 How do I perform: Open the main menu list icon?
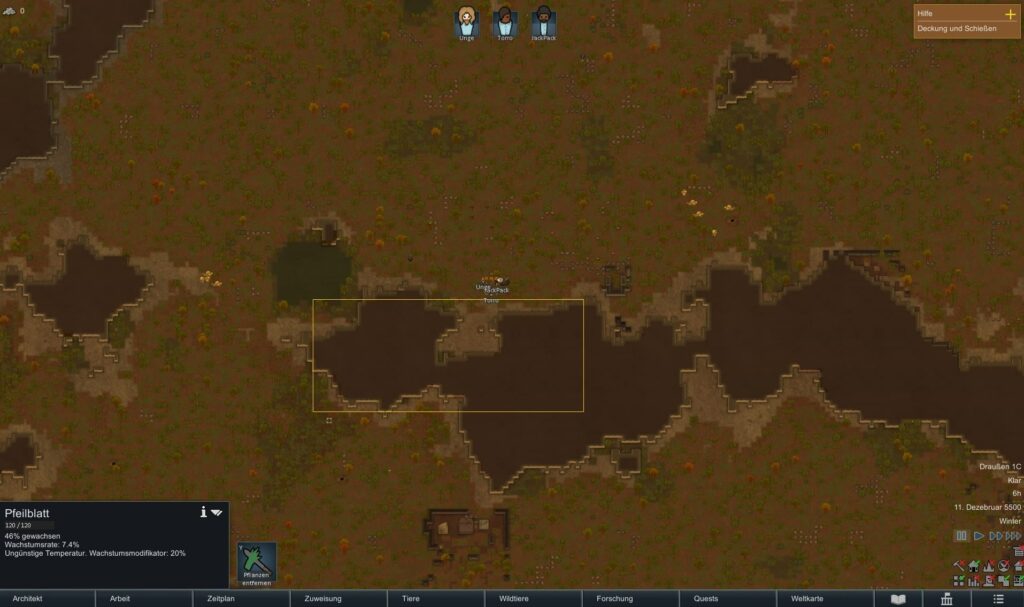[998, 598]
